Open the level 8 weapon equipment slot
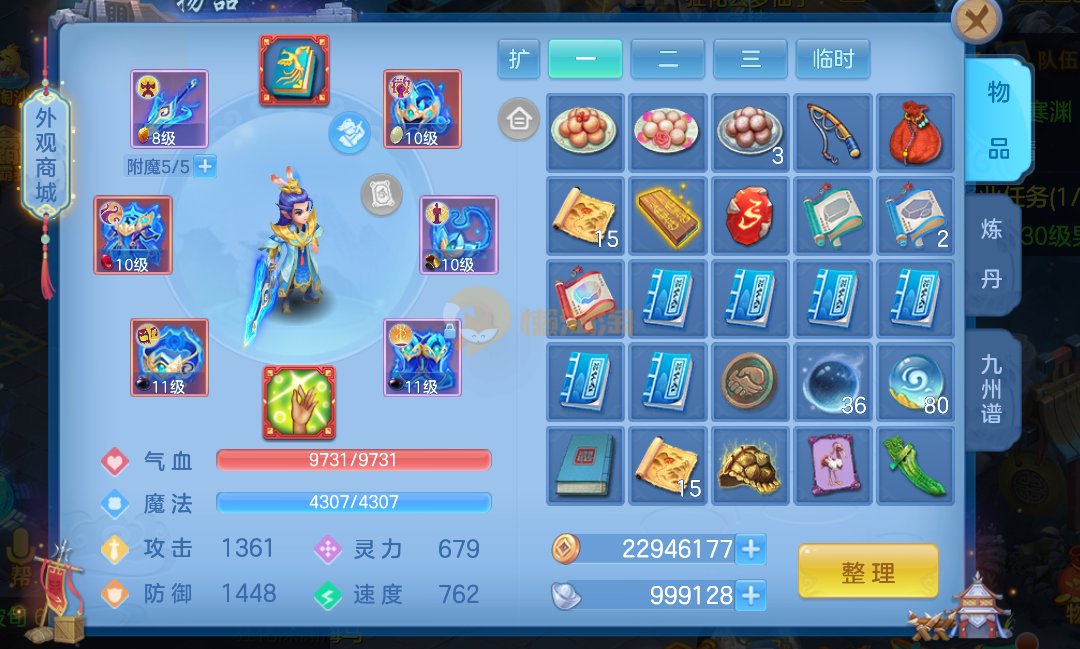 point(169,109)
